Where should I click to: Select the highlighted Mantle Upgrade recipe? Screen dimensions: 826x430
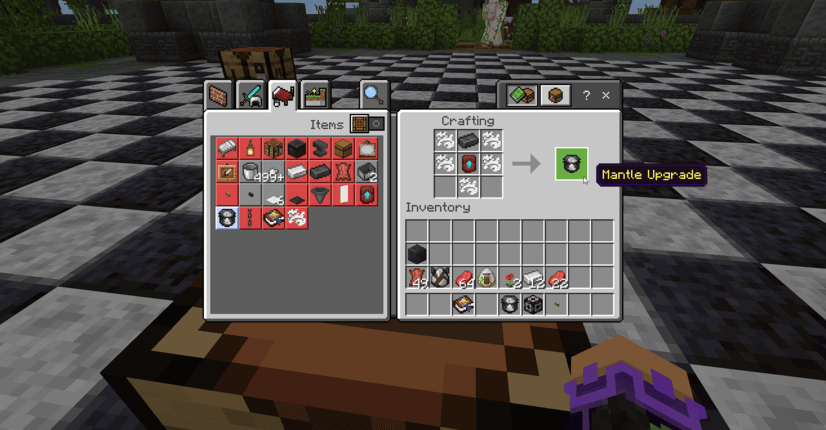pyautogui.click(x=227, y=218)
